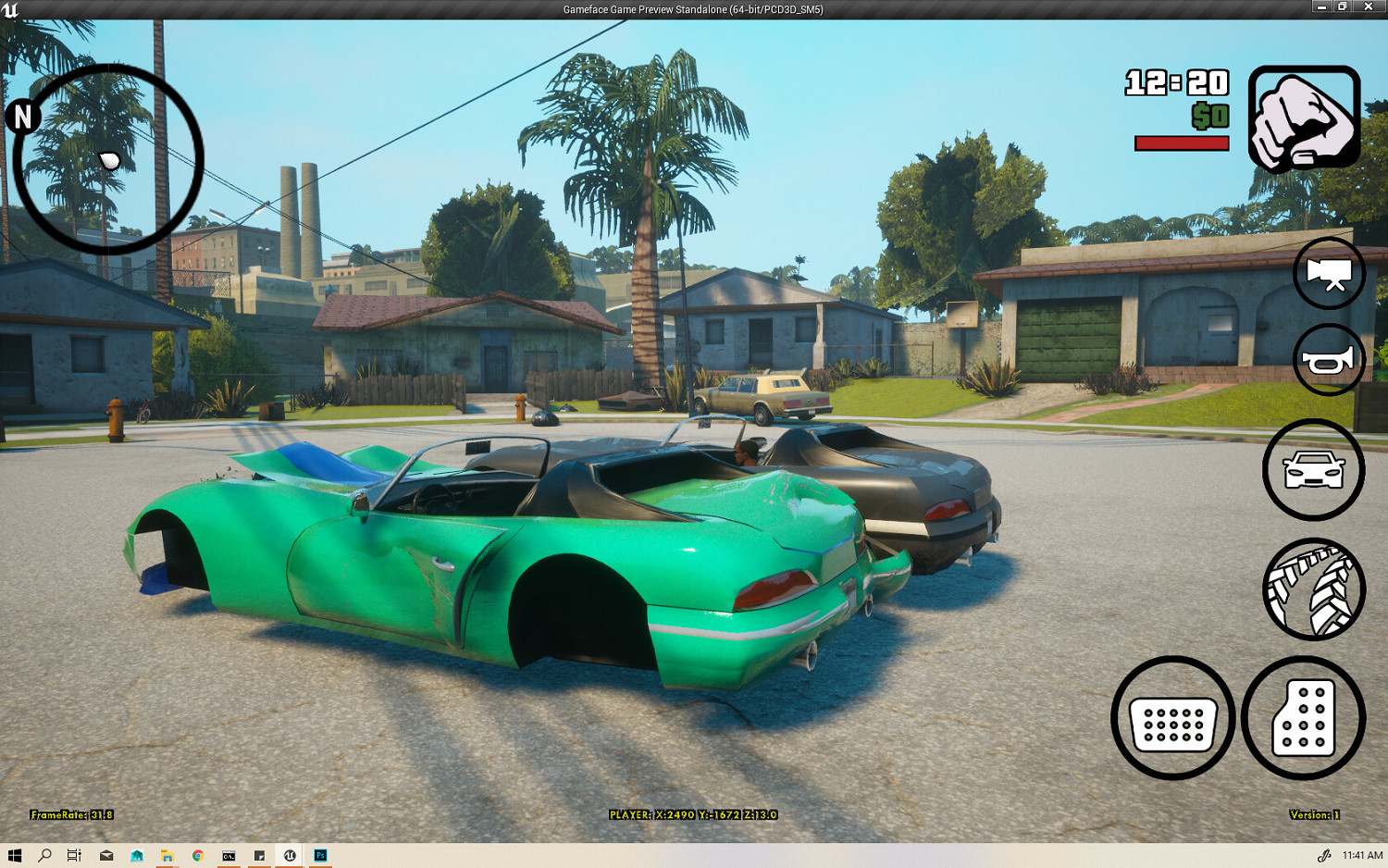Open the Unreal Engine taskbar icon

(290, 856)
